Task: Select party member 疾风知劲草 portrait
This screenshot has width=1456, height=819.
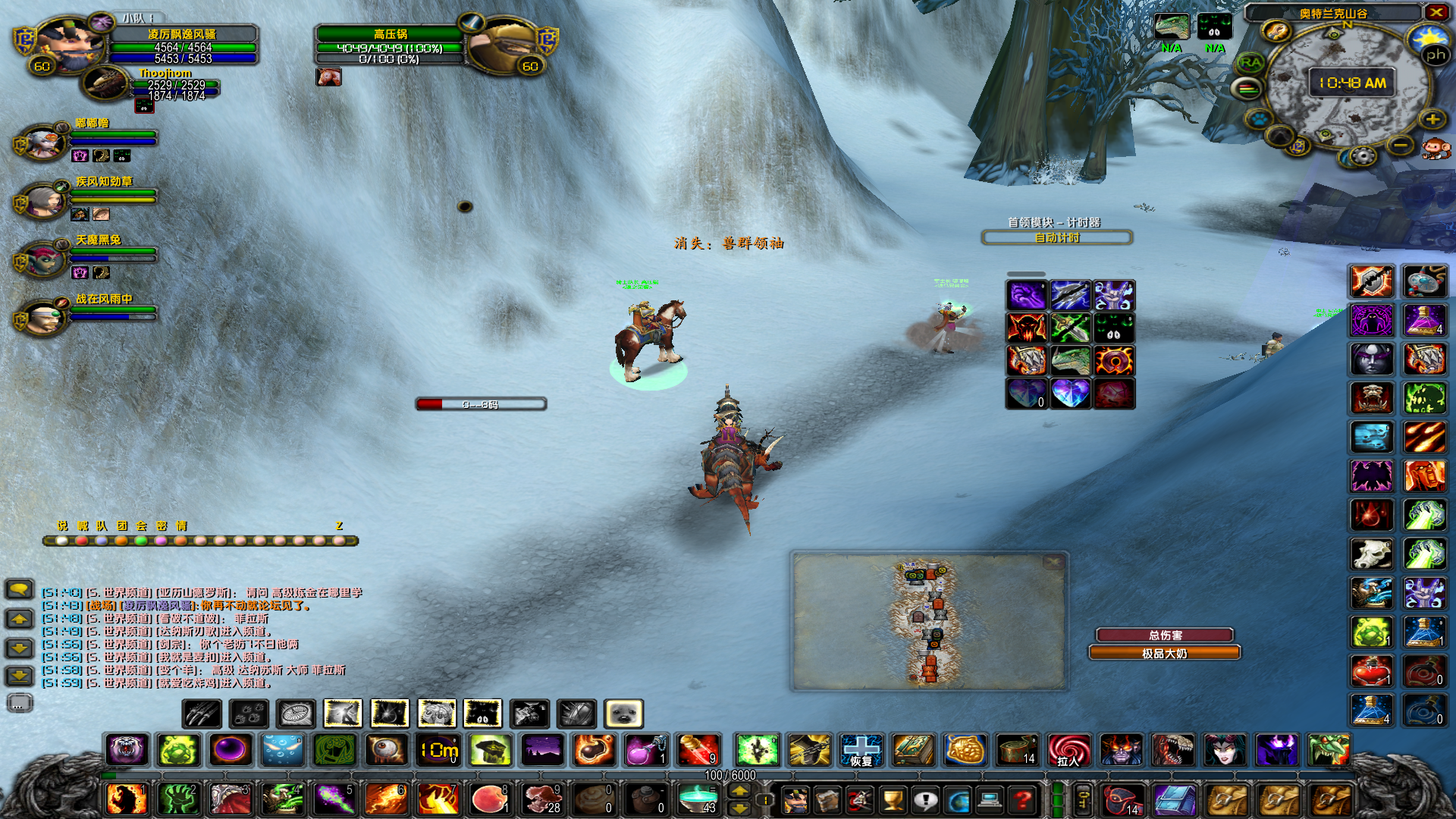Action: coord(45,199)
